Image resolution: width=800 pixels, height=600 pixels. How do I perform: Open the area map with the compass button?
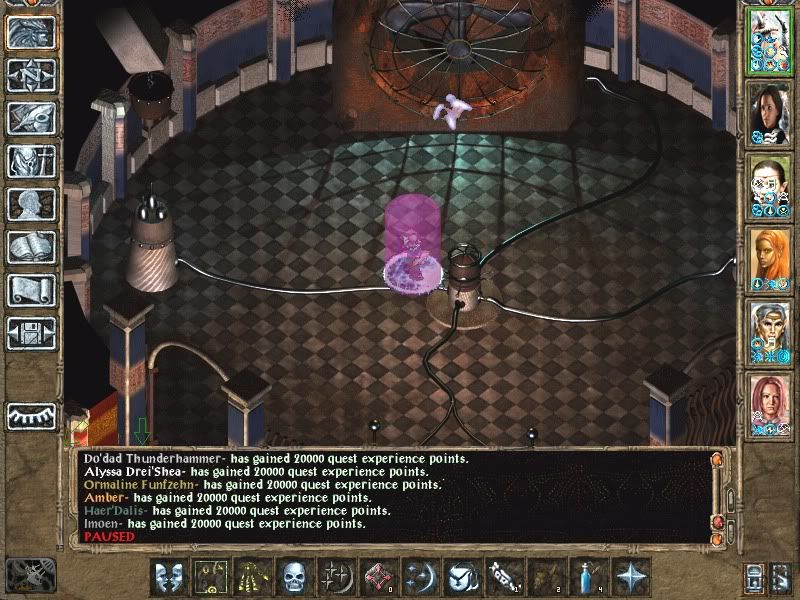[31, 74]
